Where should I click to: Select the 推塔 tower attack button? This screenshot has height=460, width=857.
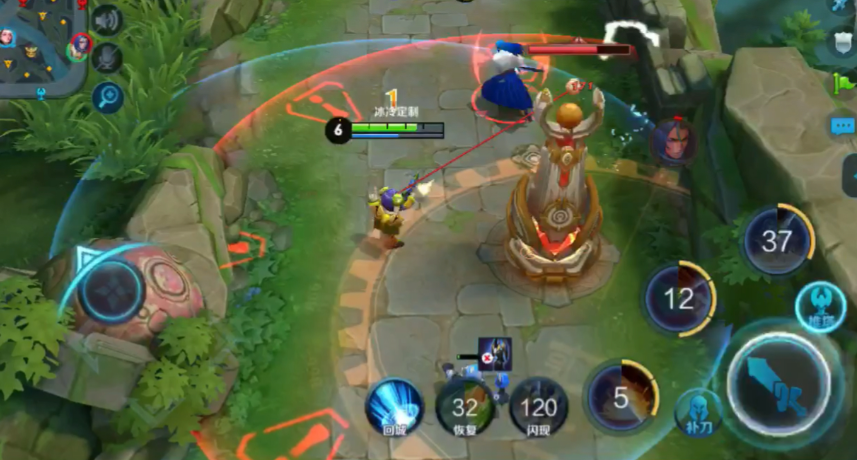(820, 307)
